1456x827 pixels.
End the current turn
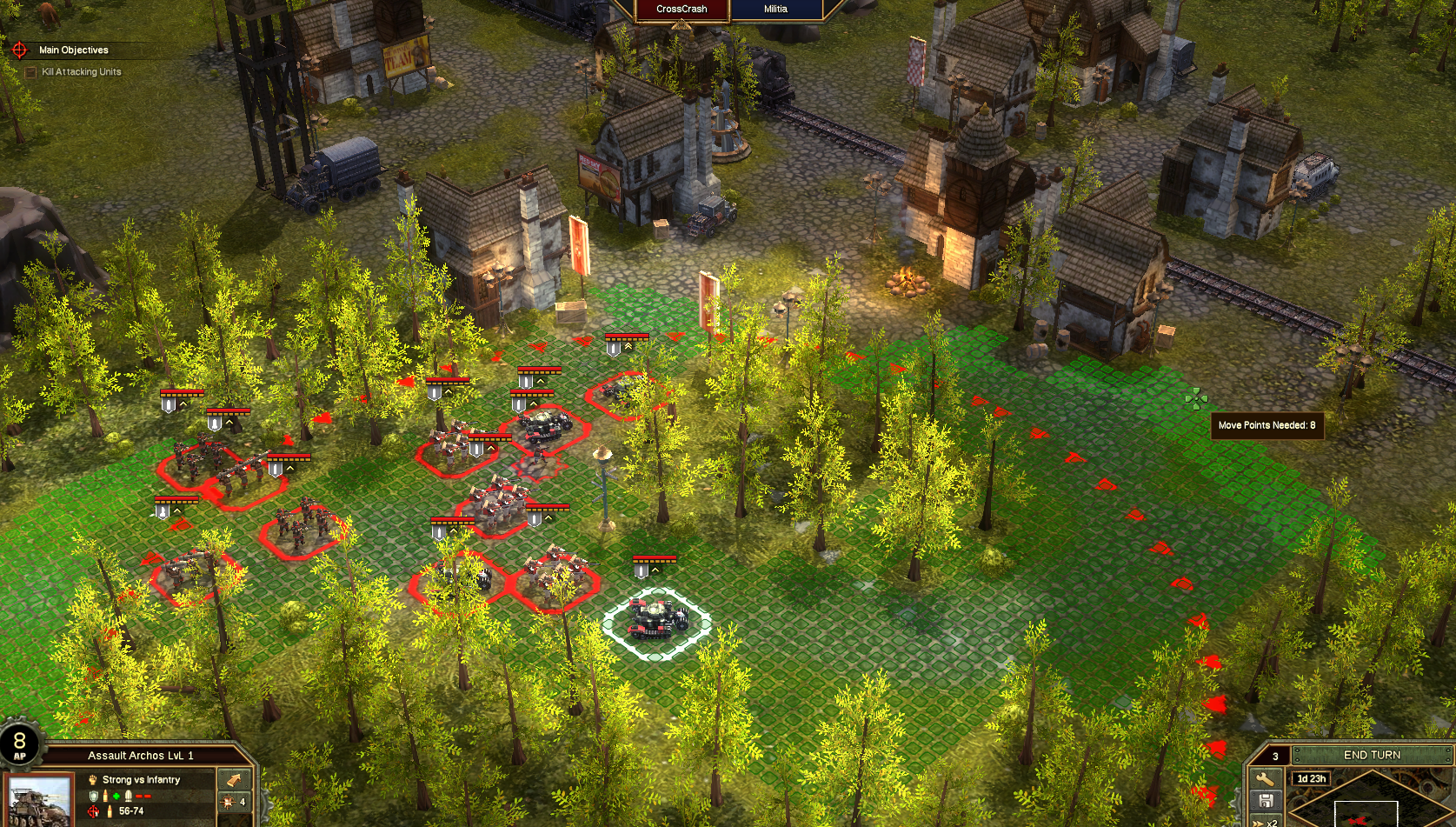click(1372, 755)
